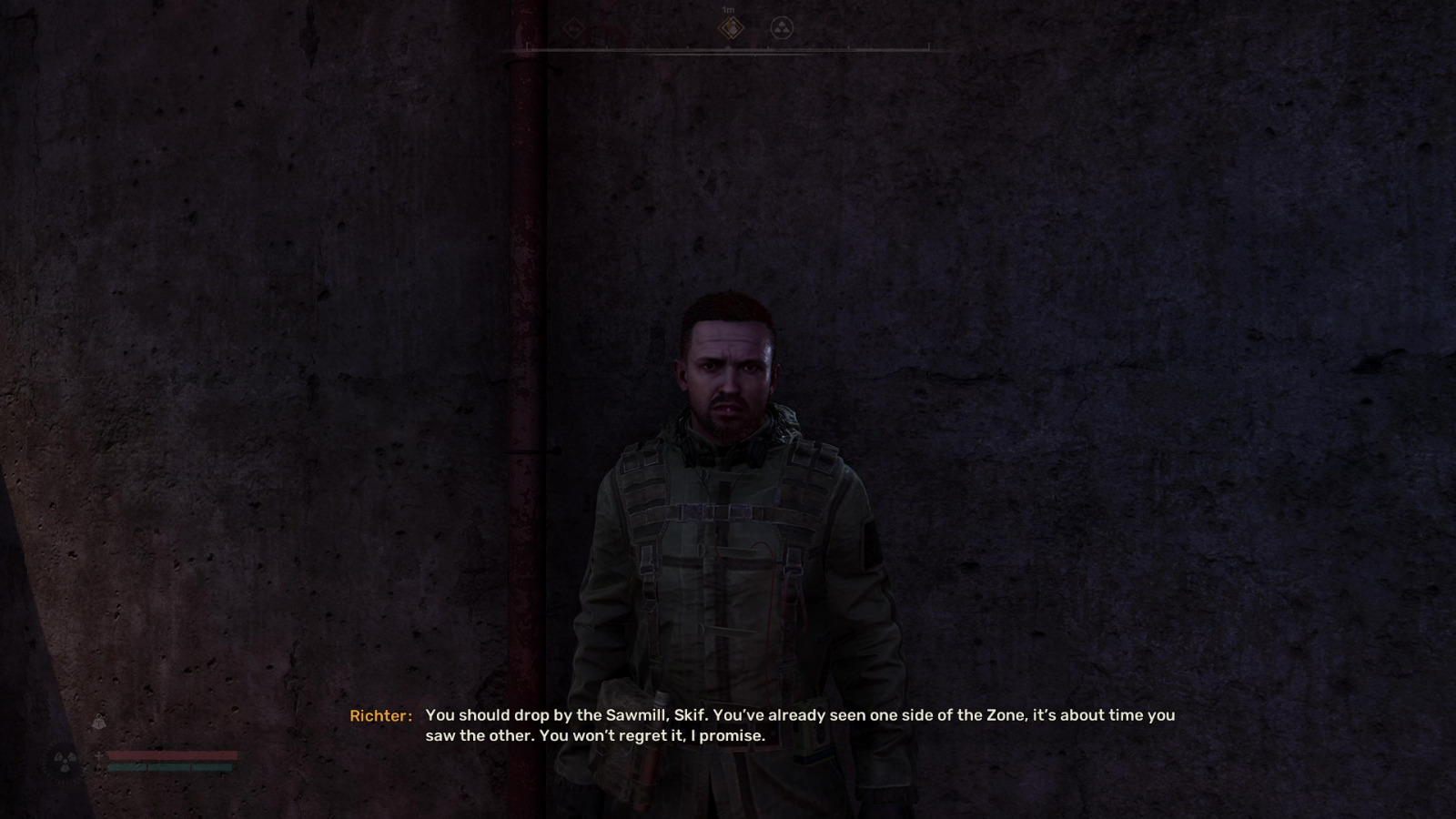Click the speaker name Richter

(379, 716)
